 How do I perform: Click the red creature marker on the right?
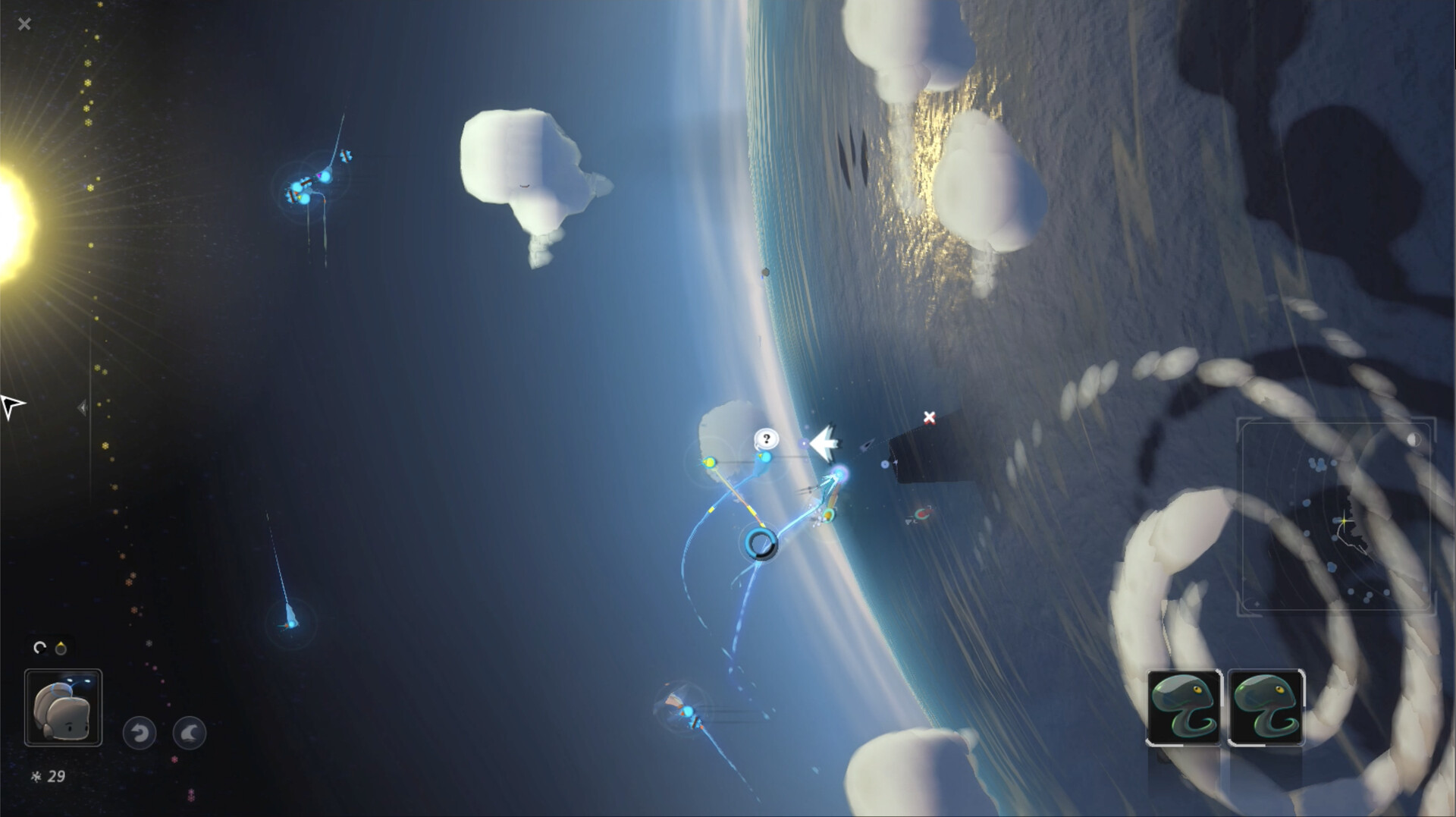[922, 514]
